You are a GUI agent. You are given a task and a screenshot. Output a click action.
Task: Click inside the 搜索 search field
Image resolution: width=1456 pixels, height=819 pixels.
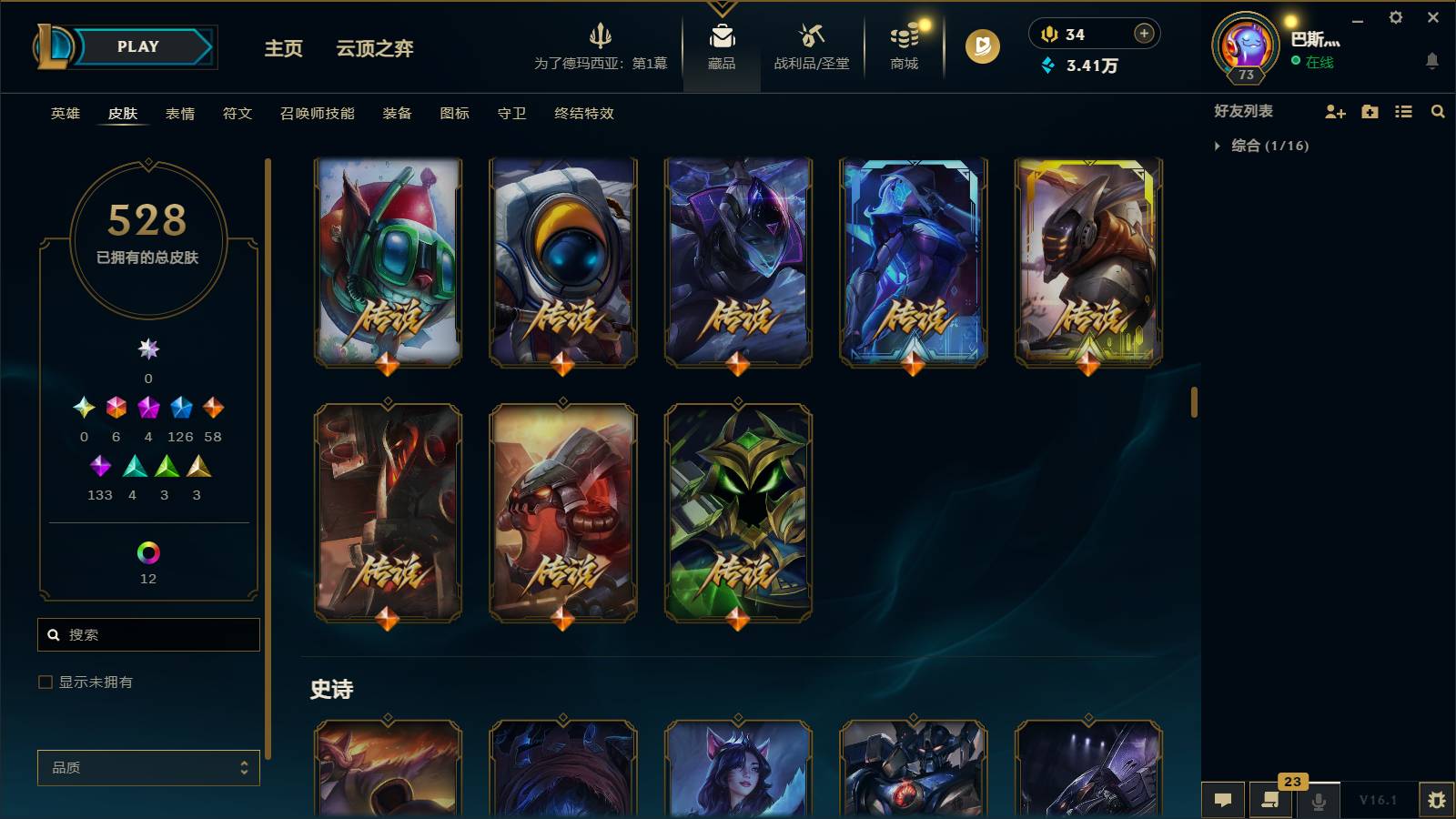tap(148, 634)
